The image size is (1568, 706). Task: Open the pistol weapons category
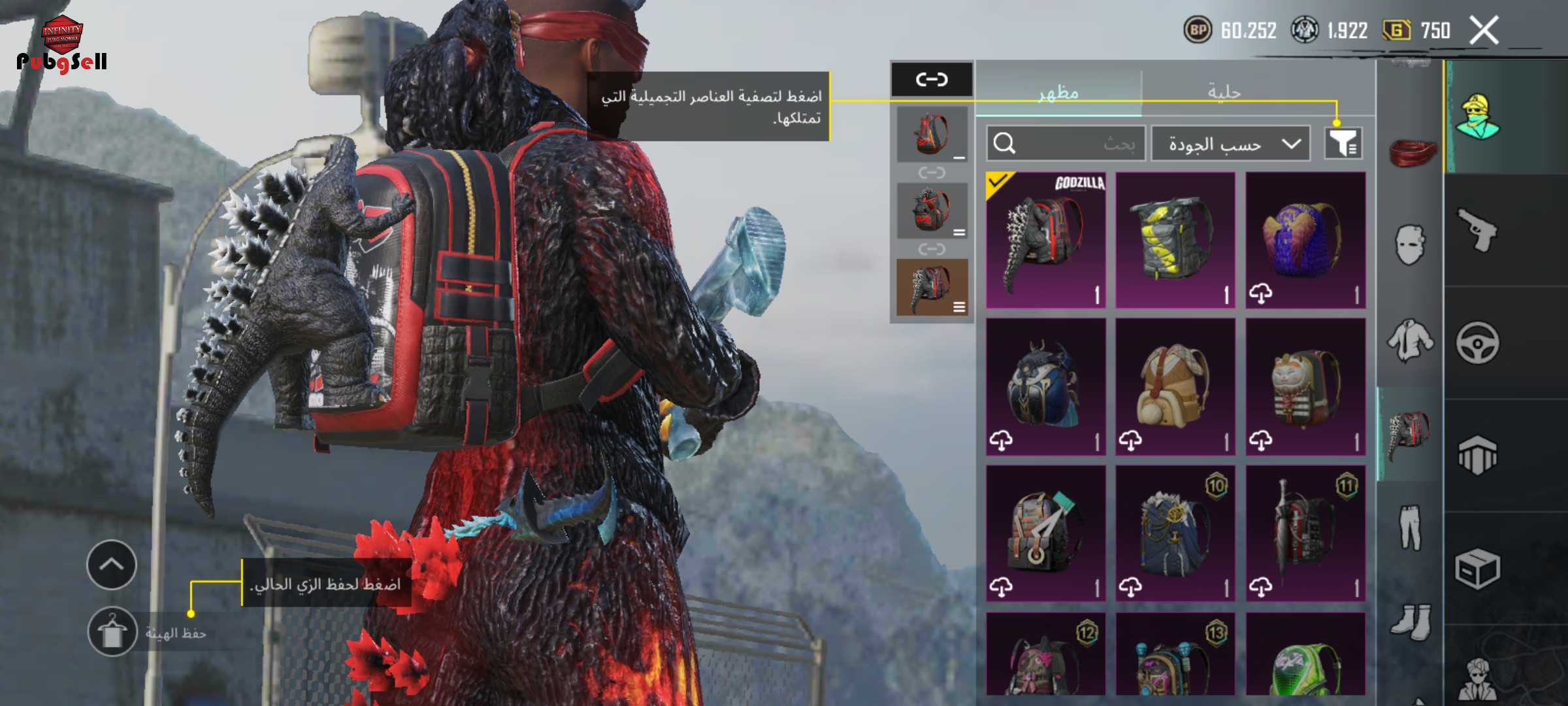click(x=1477, y=230)
